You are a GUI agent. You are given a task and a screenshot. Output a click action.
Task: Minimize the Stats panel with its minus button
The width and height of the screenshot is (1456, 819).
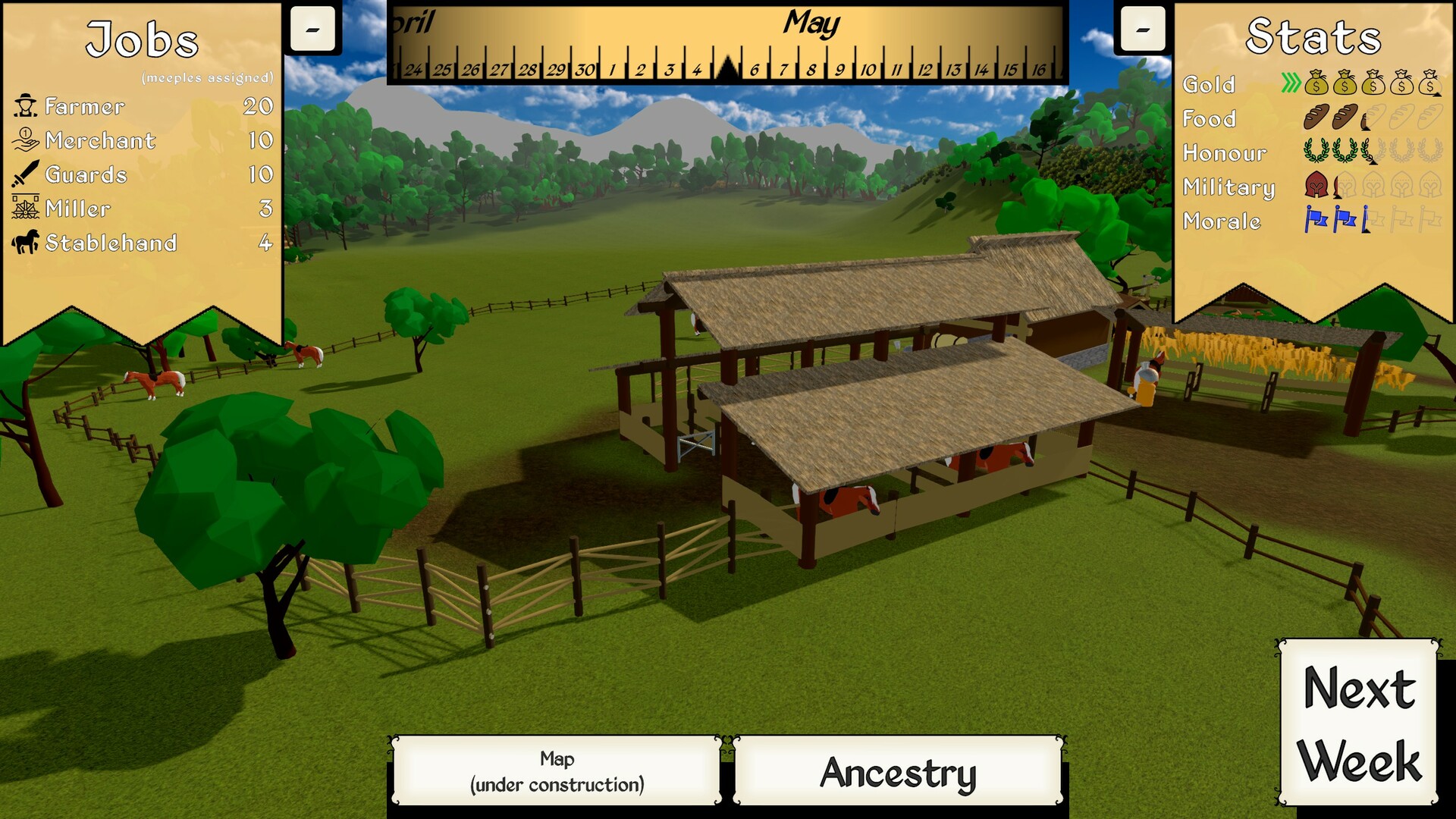(1142, 30)
